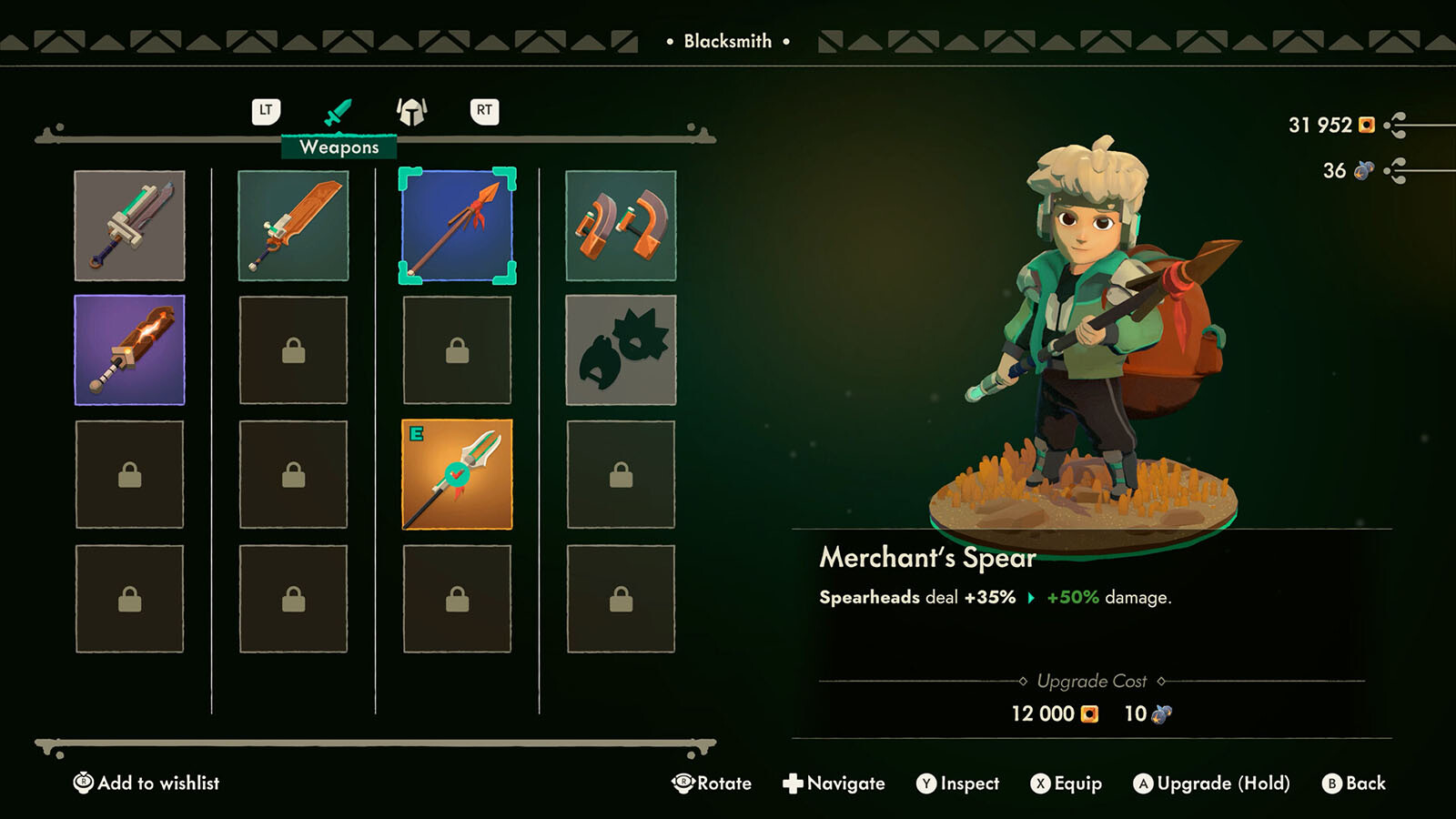Add the spear to wishlist
Image resolution: width=1456 pixels, height=819 pixels.
coord(147,783)
